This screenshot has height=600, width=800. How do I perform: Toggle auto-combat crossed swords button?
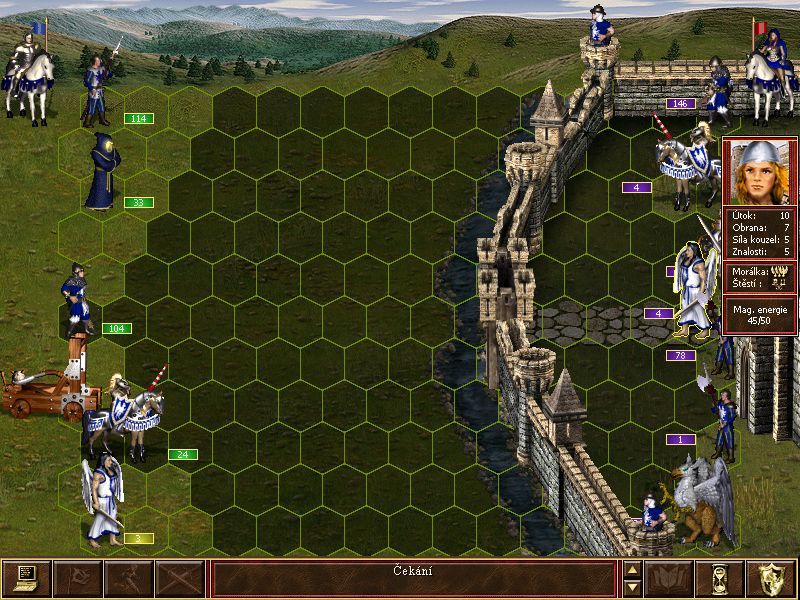tap(180, 579)
